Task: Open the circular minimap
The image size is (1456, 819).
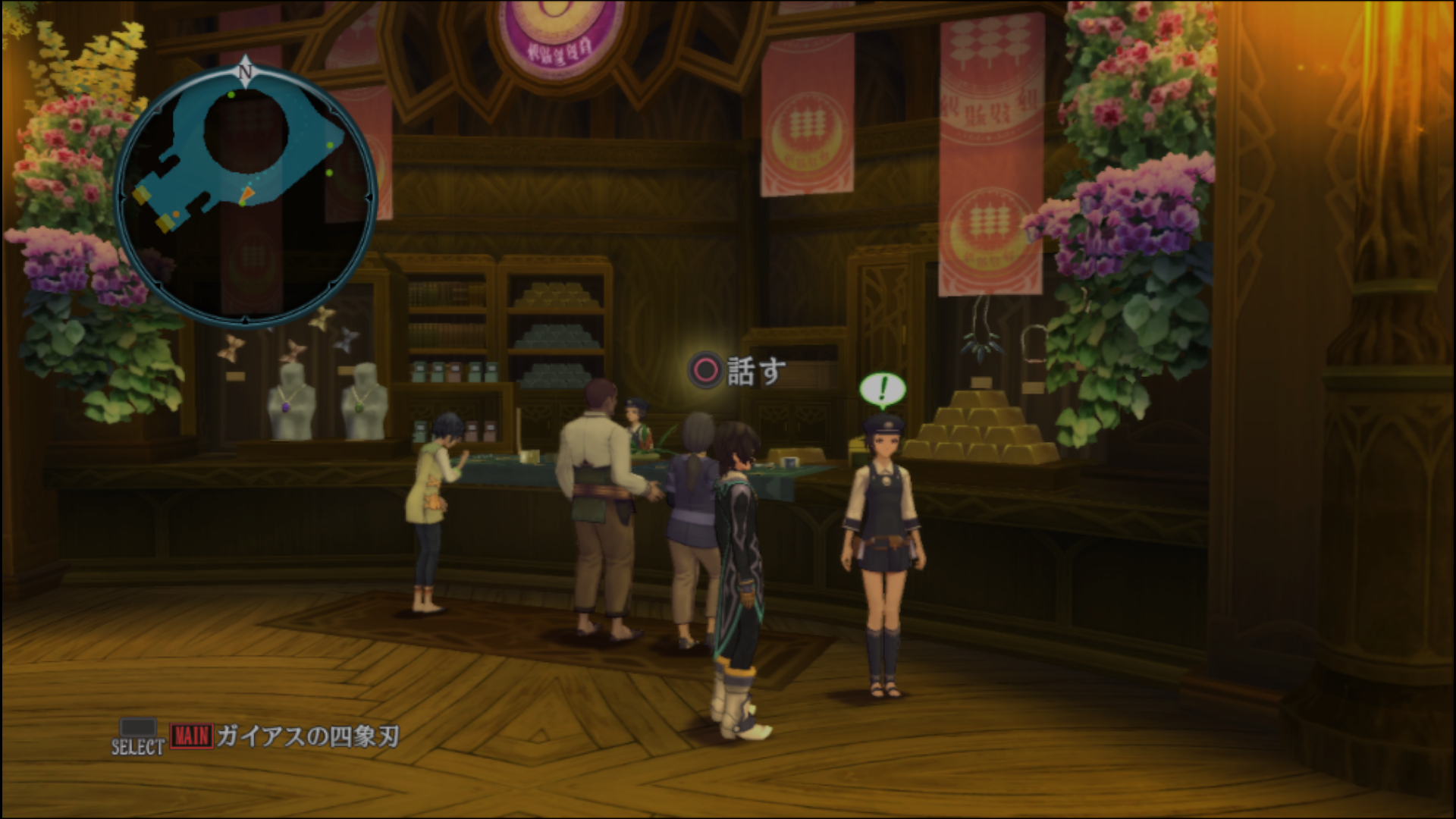Action: 245,197
